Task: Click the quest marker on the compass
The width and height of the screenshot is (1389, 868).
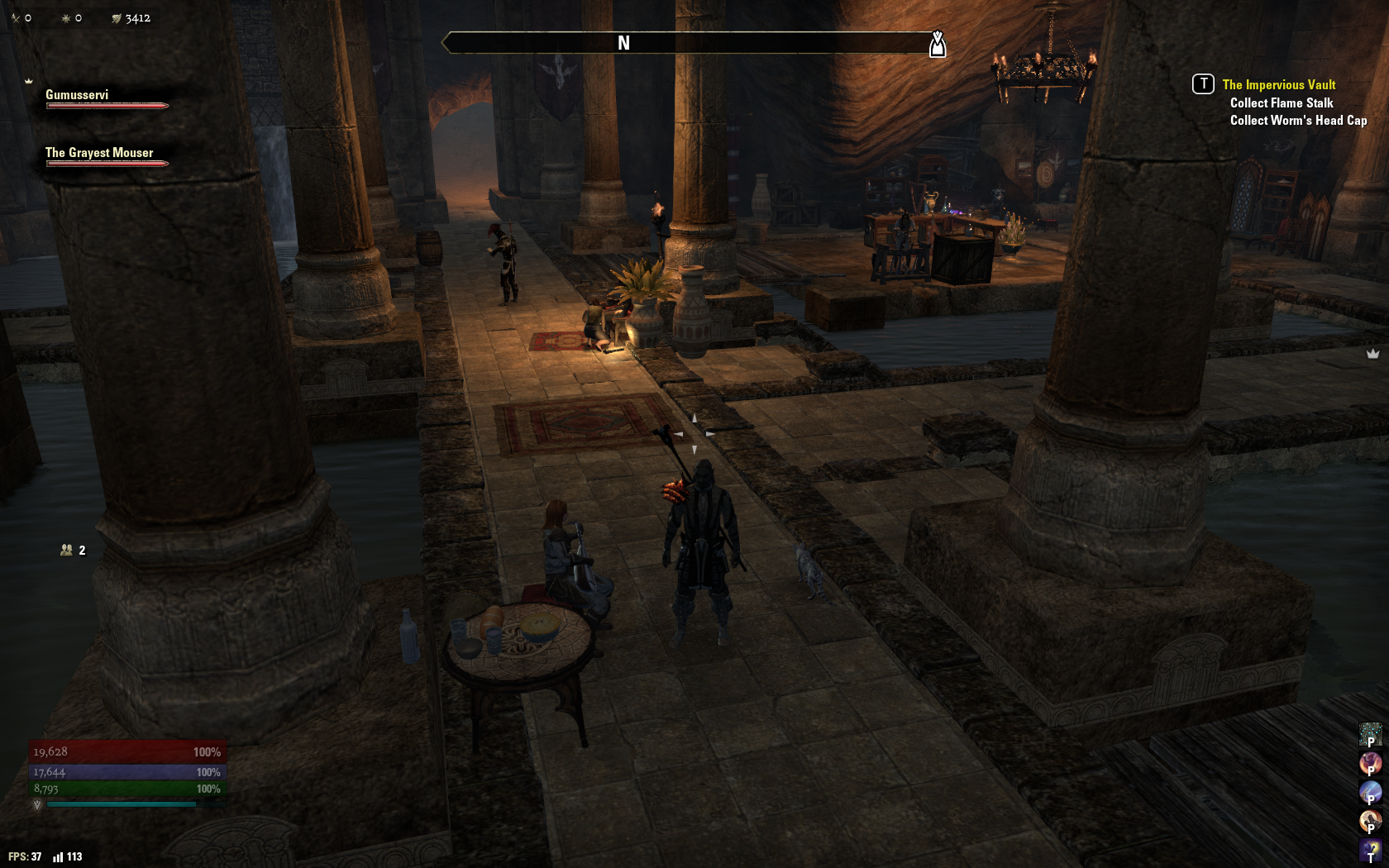Action: coord(937,43)
